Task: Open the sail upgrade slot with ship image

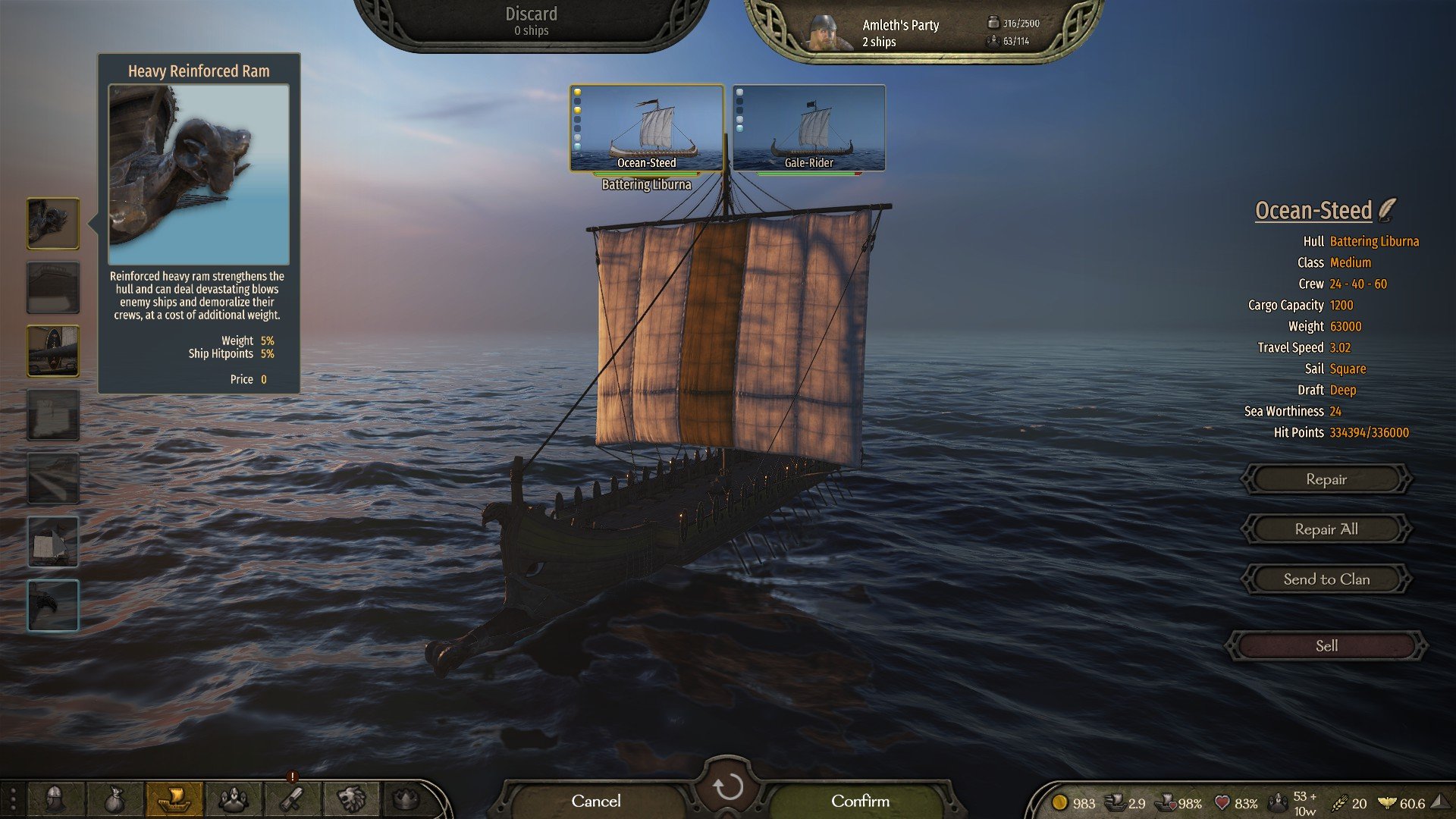Action: click(53, 541)
